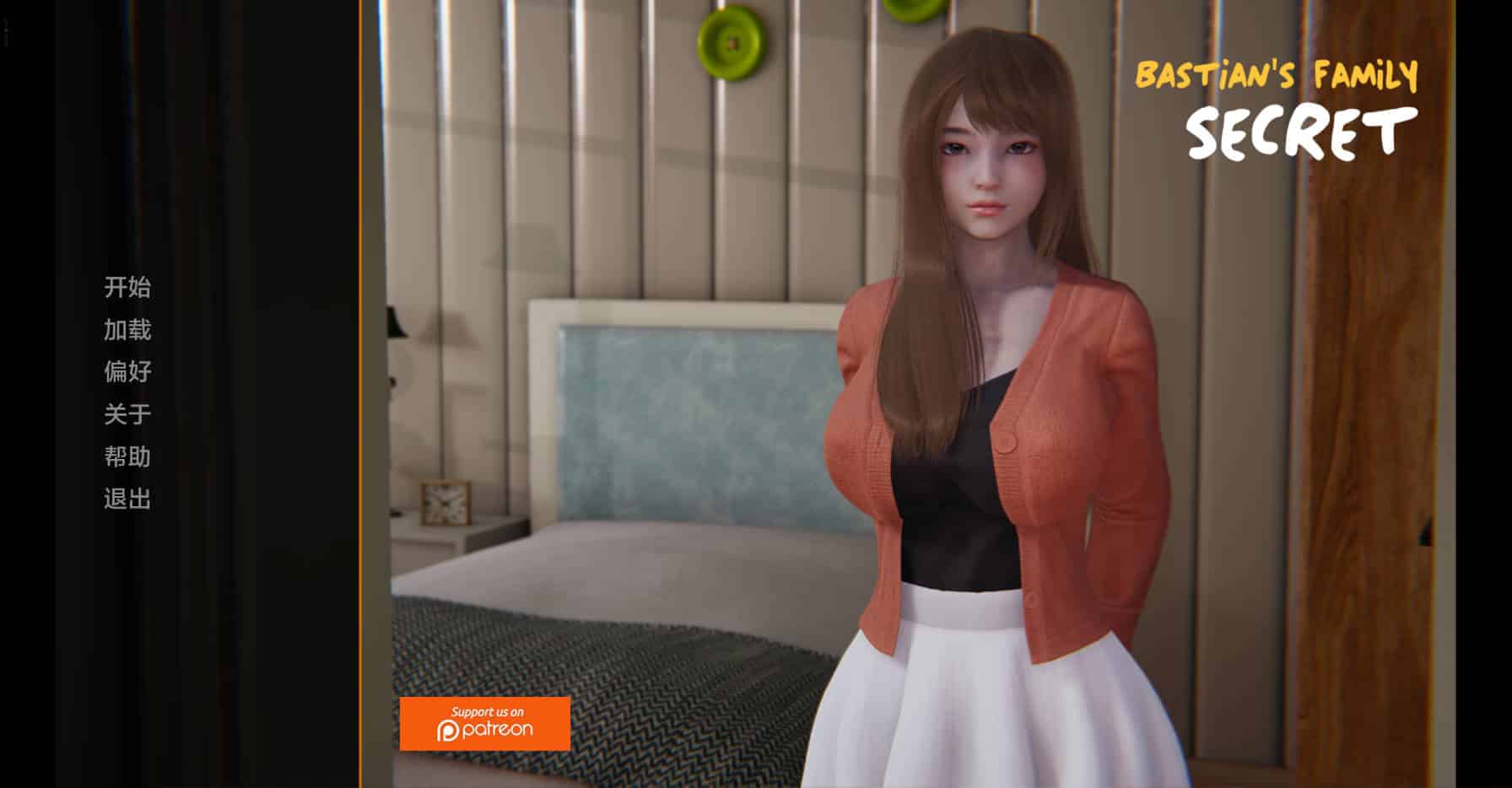Click the Support us on Patreon button
Image resolution: width=1512 pixels, height=788 pixels.
[484, 724]
